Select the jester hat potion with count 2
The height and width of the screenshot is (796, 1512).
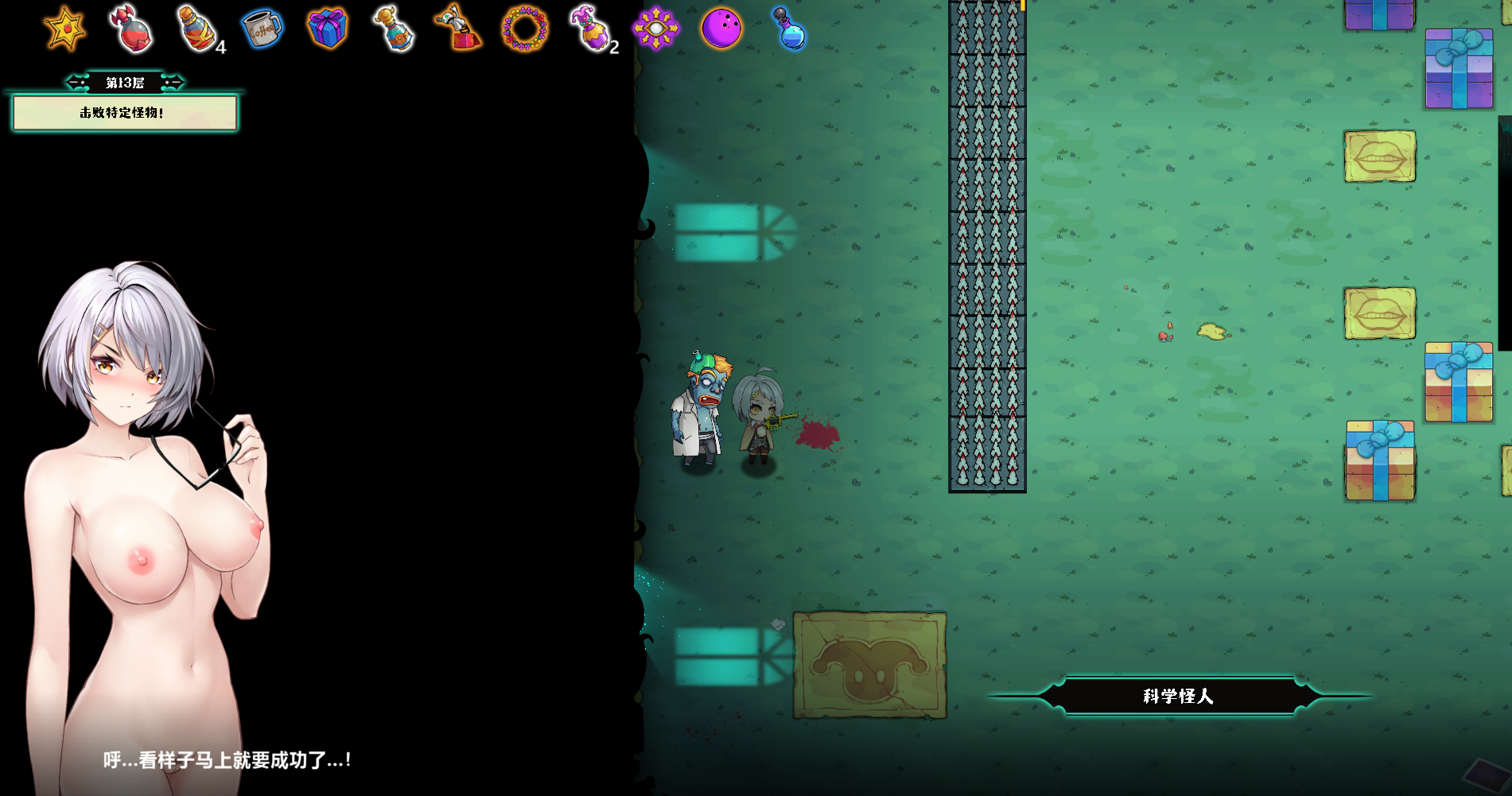click(x=591, y=29)
